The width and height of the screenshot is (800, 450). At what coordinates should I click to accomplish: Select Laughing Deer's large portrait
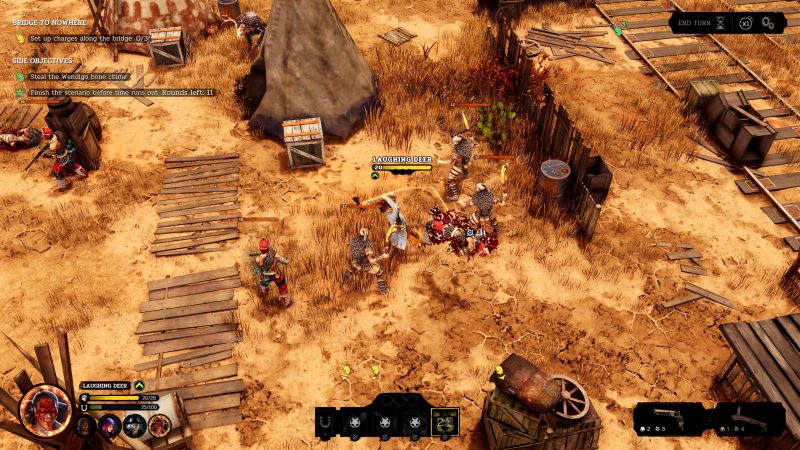[44, 409]
